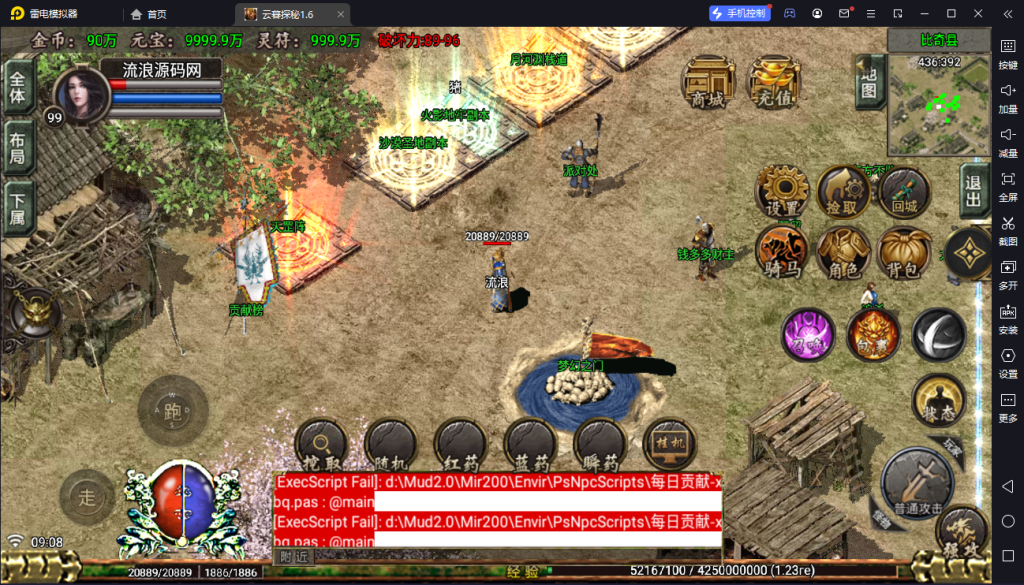This screenshot has width=1024, height=585.
Task: Activate the 捡取 pickup button
Action: point(843,192)
